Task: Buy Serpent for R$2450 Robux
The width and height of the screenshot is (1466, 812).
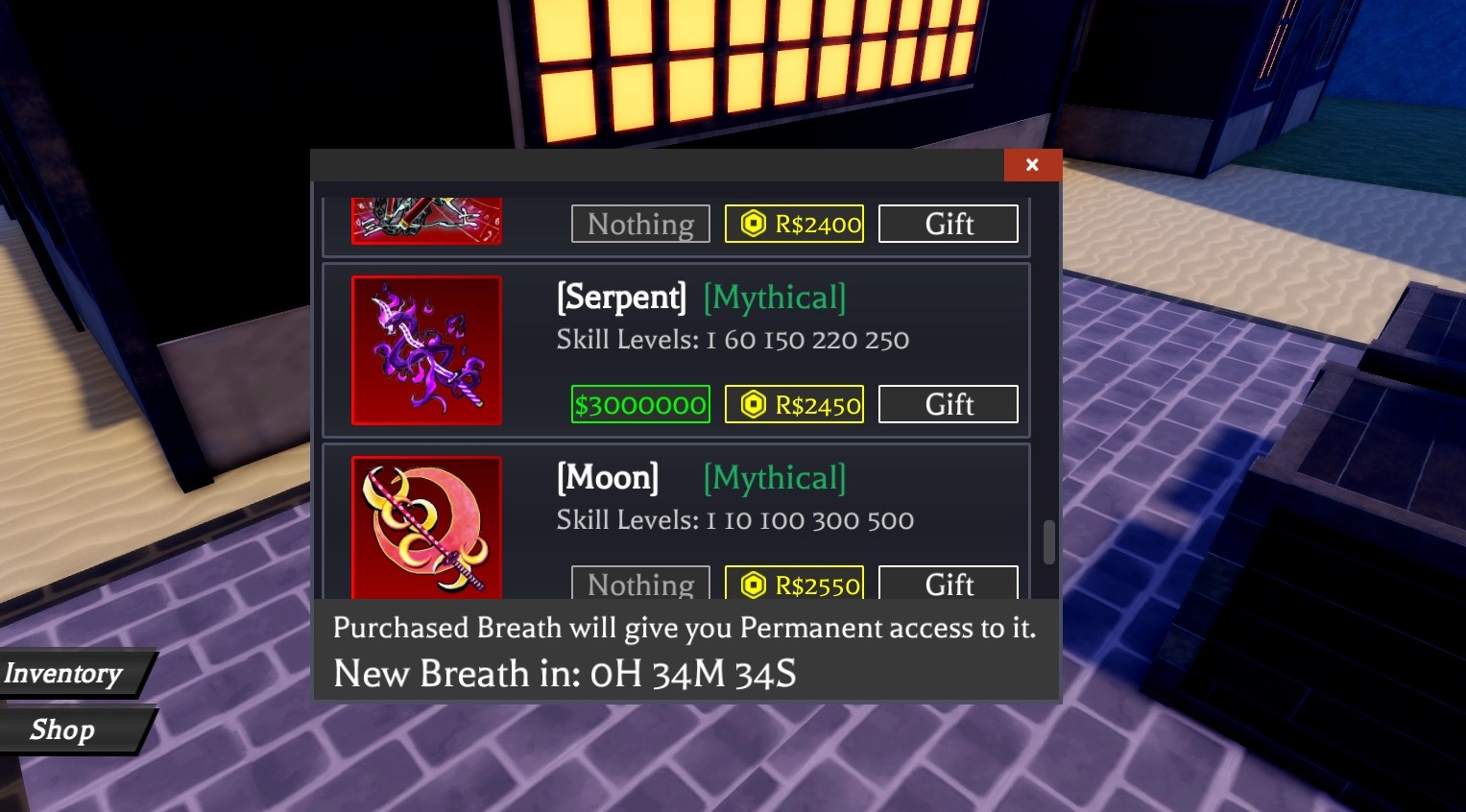Action: [x=794, y=404]
